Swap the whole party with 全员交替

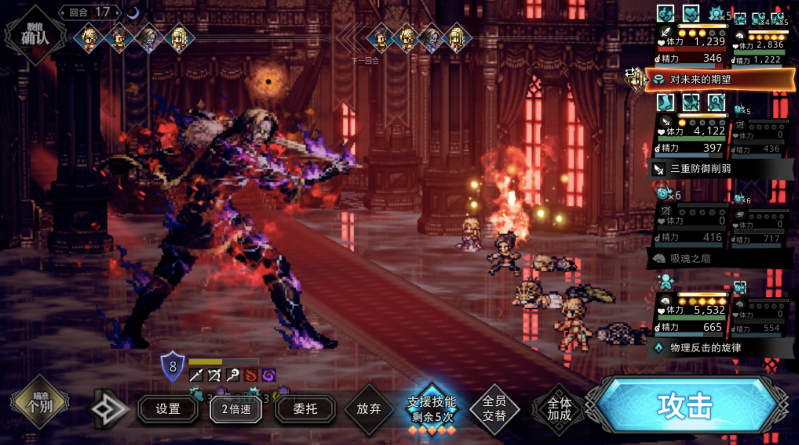coord(494,408)
